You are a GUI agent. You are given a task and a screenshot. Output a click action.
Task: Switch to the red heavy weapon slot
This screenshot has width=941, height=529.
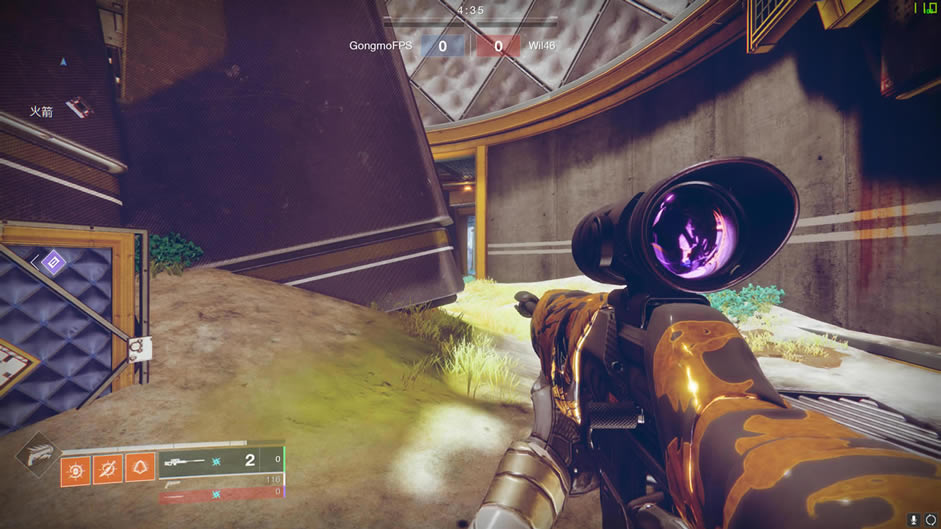[x=220, y=493]
